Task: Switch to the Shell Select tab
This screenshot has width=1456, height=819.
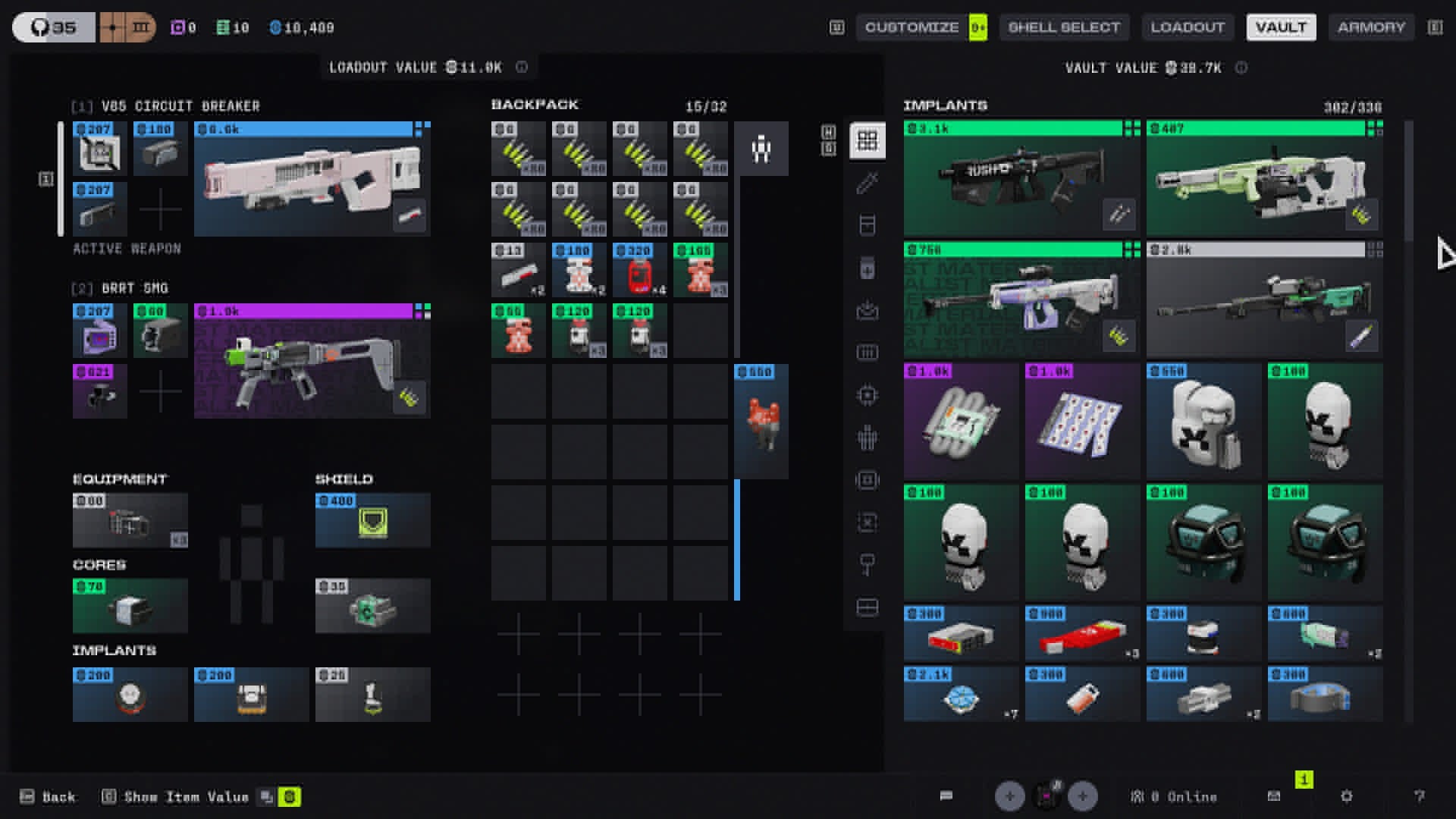Action: click(1063, 27)
